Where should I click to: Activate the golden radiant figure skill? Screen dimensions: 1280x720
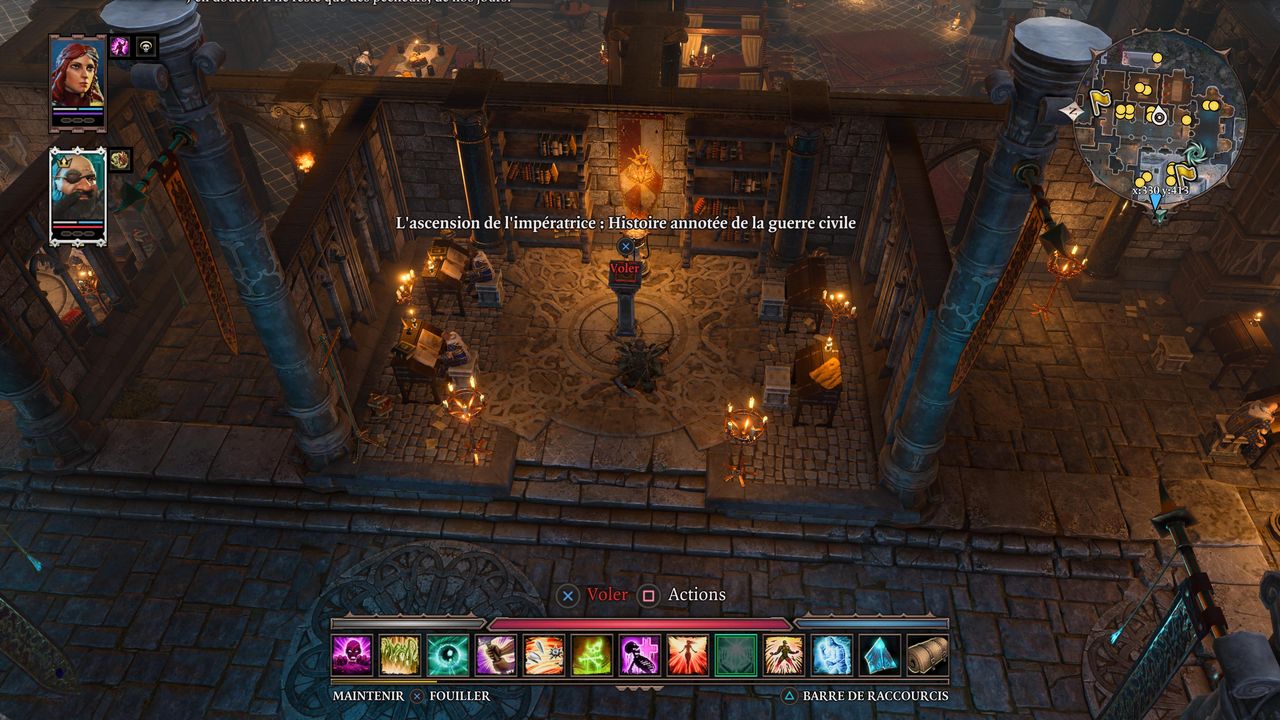coord(784,655)
